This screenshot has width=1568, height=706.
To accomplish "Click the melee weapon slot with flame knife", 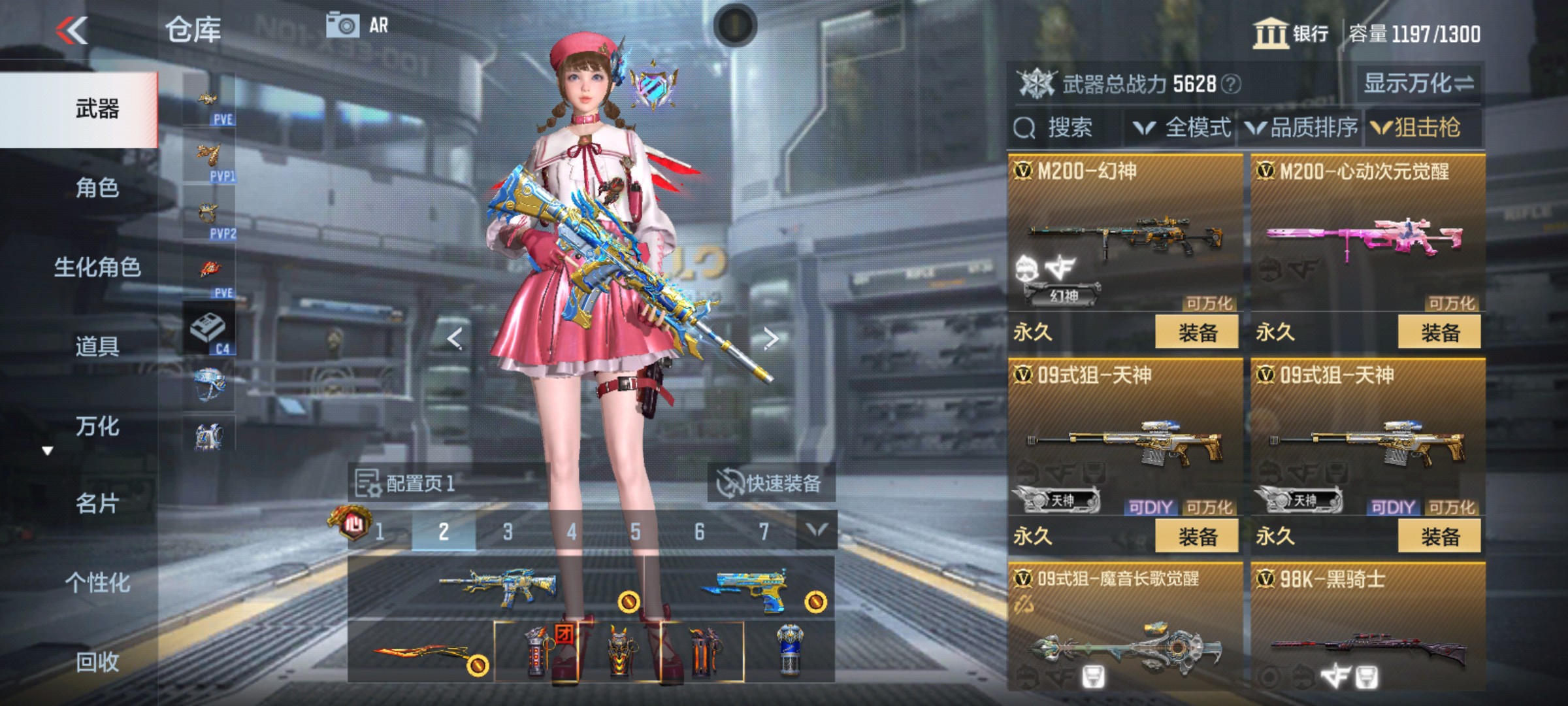I will tap(421, 652).
